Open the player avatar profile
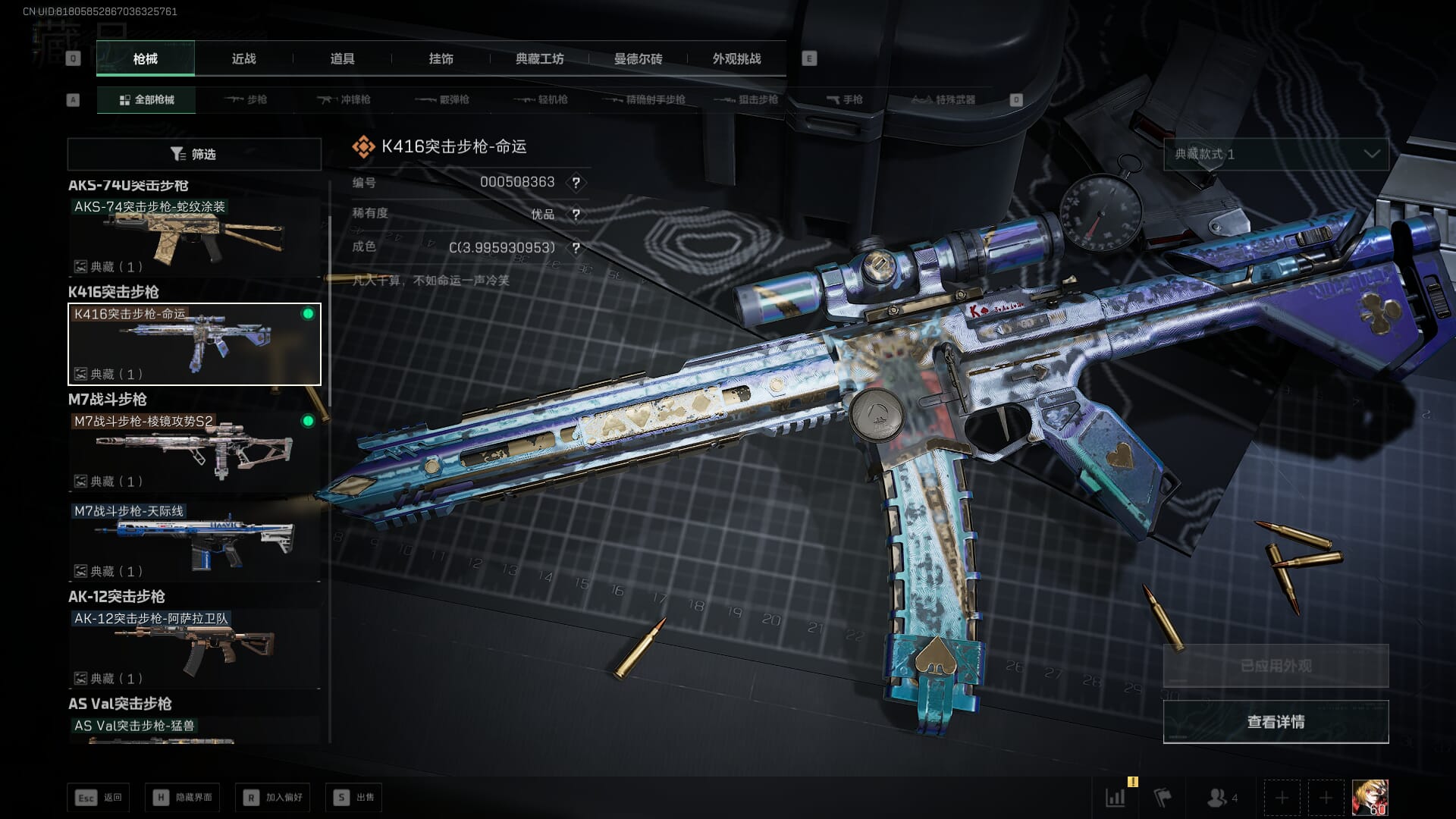The width and height of the screenshot is (1456, 819). pos(1370,798)
